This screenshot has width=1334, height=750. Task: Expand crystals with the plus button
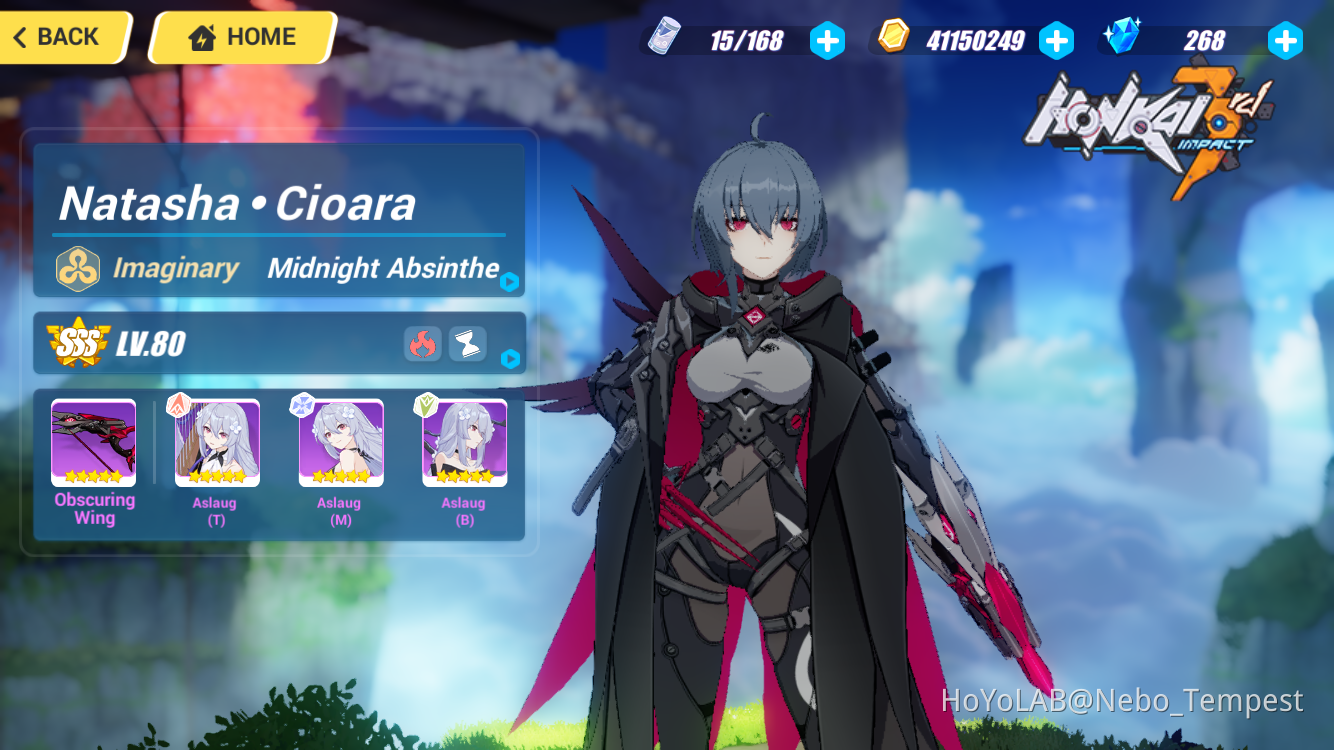point(1286,41)
